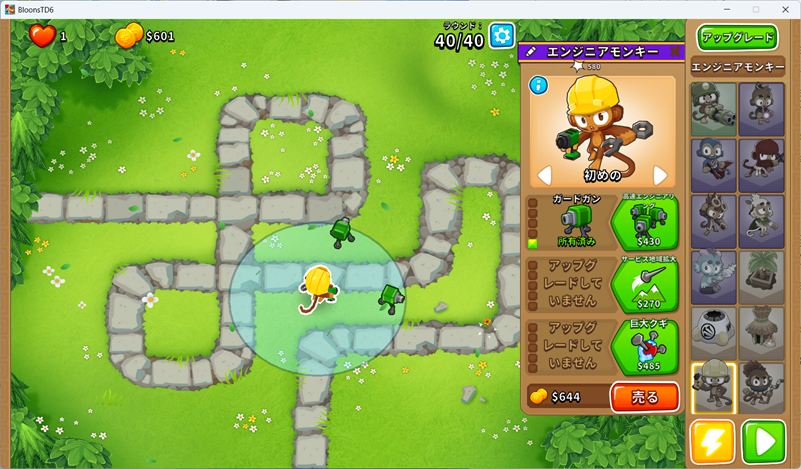
Task: Click the green Upgrade button above the shop
Action: point(738,38)
